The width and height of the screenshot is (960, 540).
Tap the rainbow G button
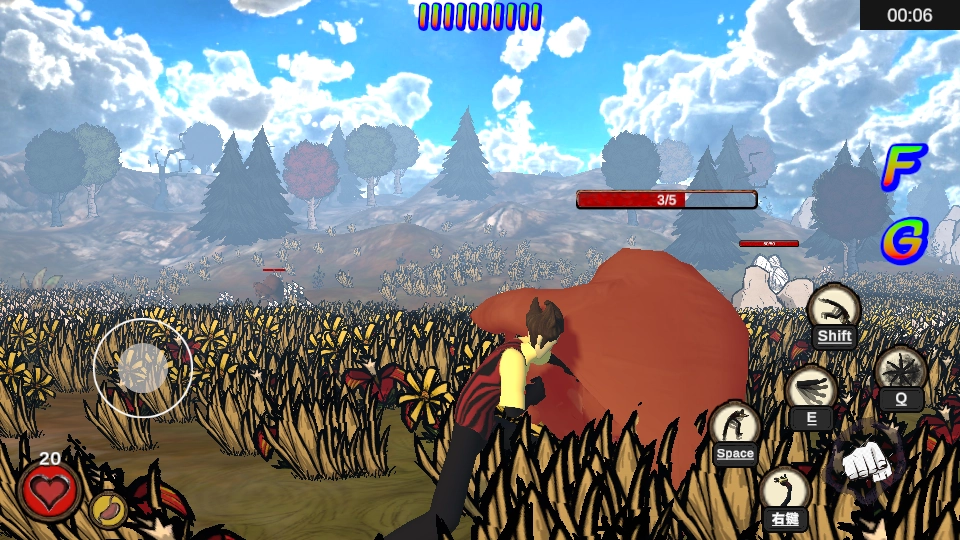click(904, 240)
